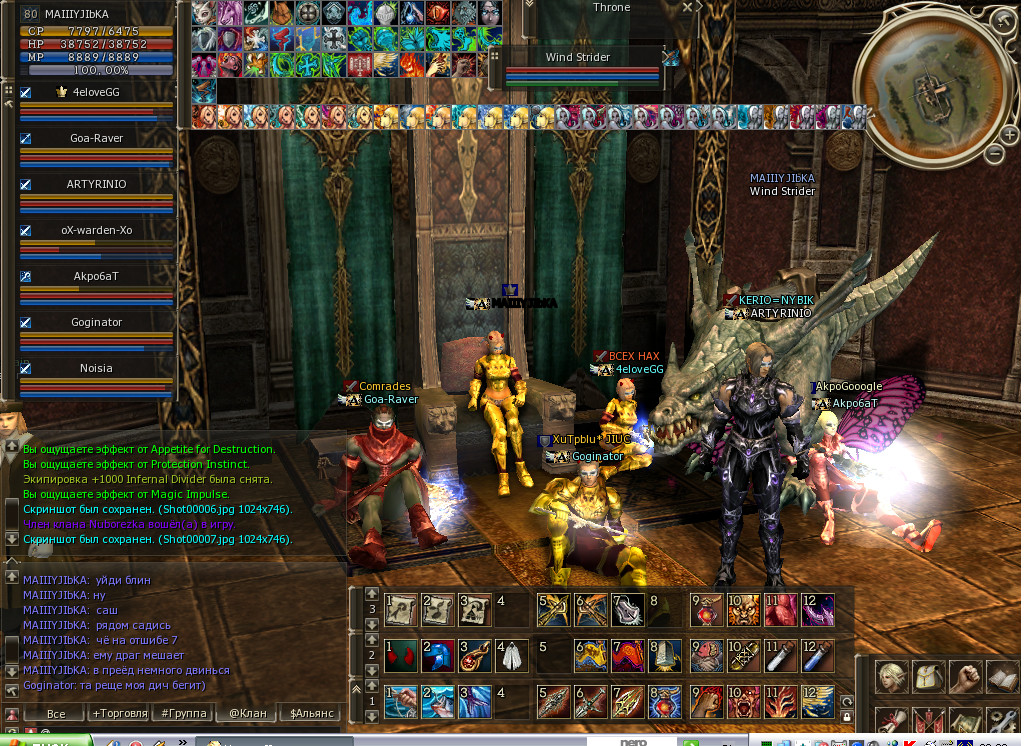Zoom out the minimap with minus button
Viewport: 1024px width, 746px height.
tap(995, 154)
